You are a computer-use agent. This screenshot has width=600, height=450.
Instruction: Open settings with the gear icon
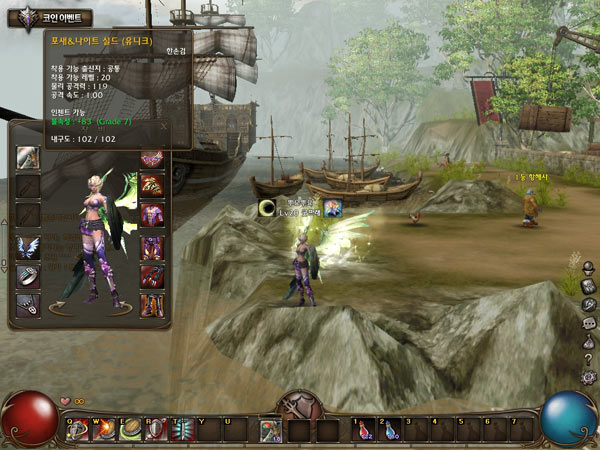589,377
